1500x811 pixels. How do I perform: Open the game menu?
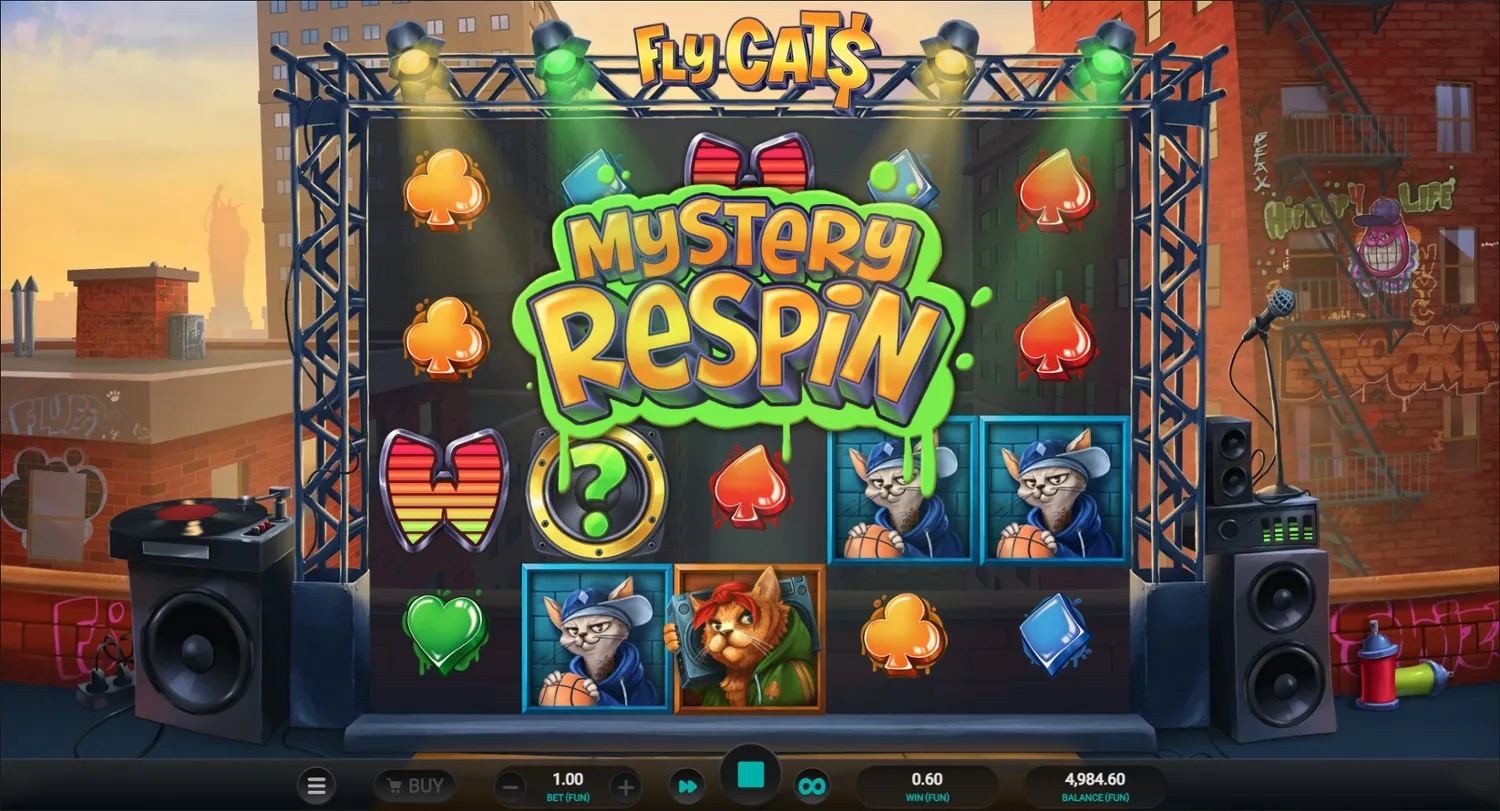click(316, 785)
